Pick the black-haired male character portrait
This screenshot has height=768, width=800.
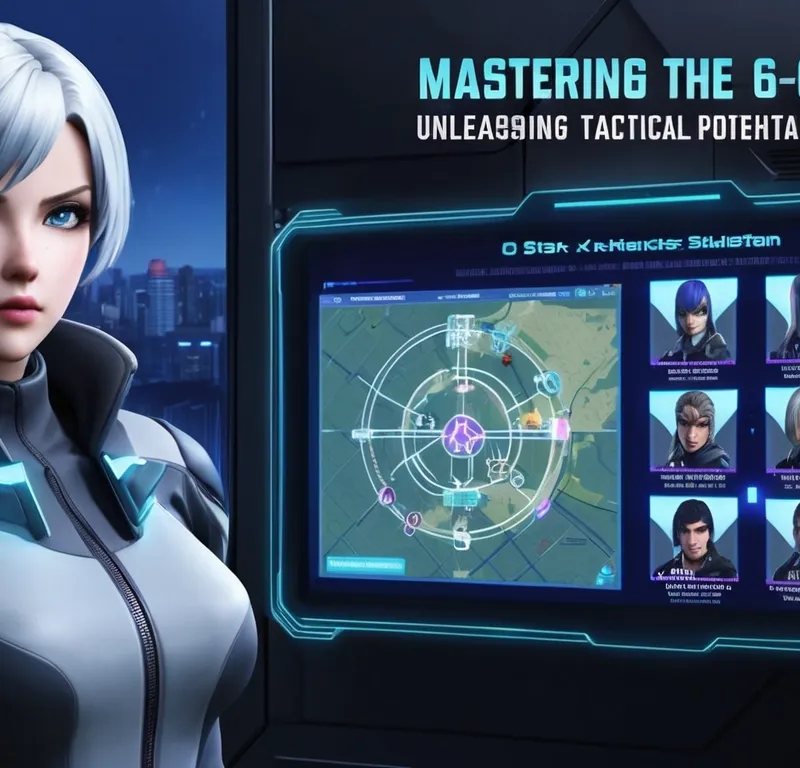coord(693,540)
